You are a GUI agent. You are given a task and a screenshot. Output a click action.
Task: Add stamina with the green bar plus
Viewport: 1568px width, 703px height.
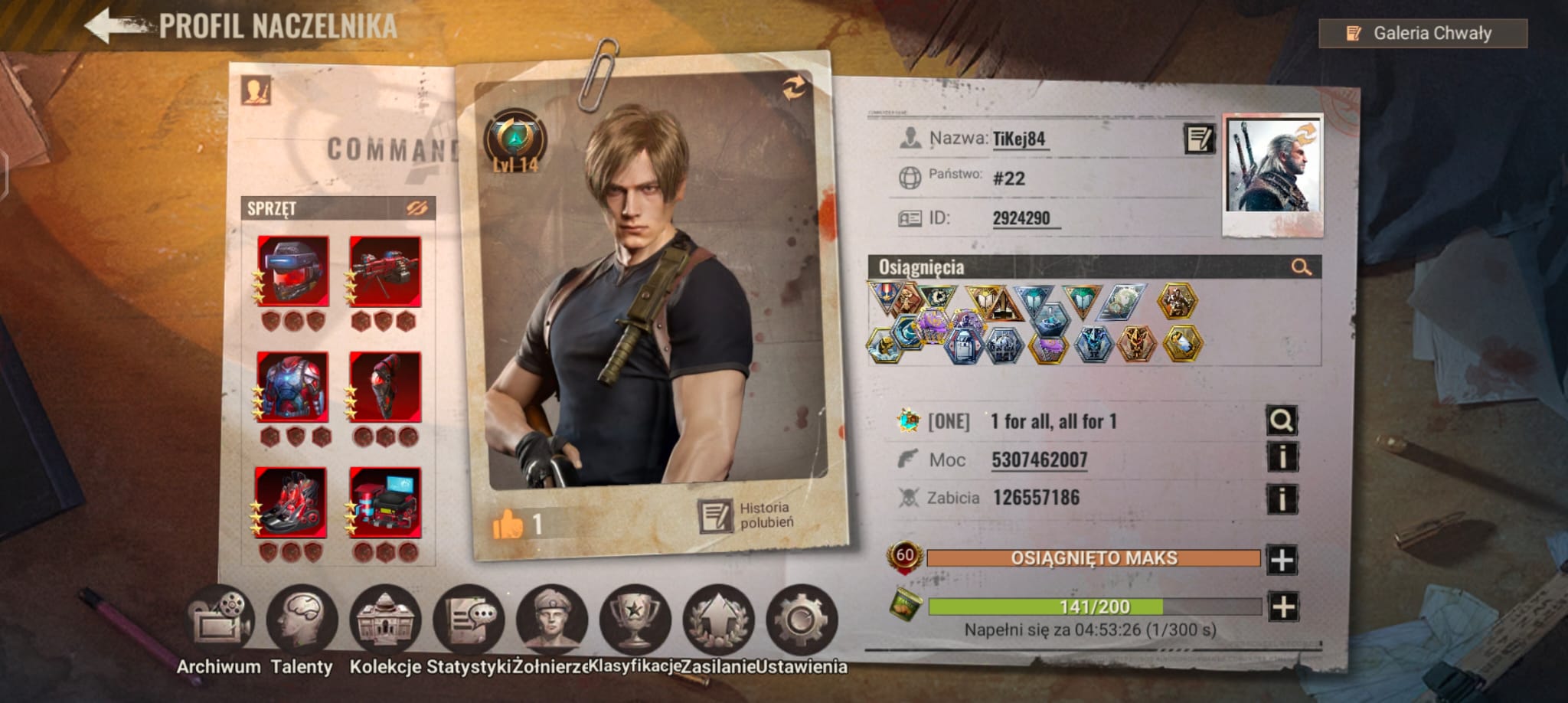[1283, 607]
